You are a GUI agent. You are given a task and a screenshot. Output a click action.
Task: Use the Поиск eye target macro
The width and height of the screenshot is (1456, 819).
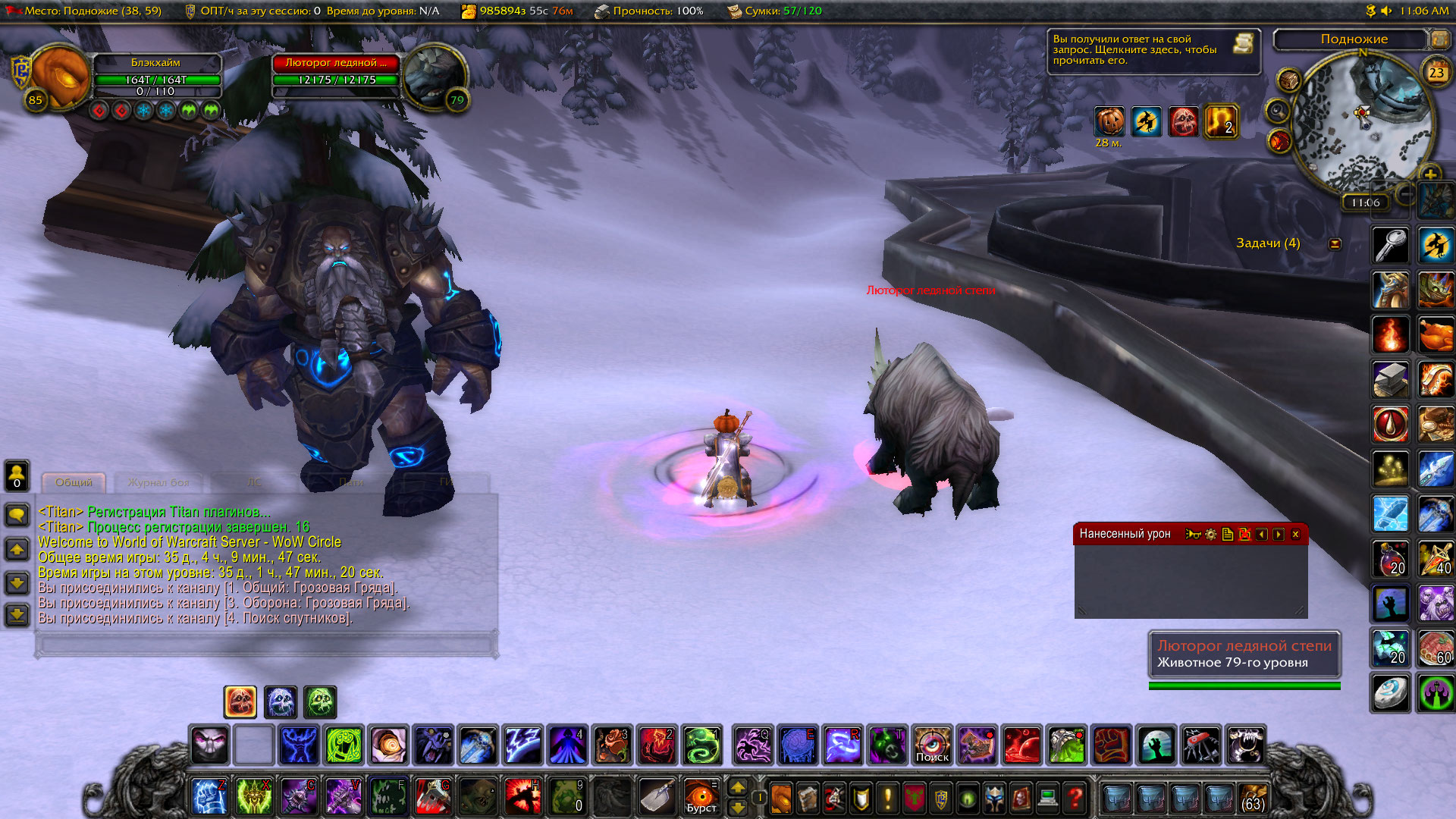click(x=932, y=745)
